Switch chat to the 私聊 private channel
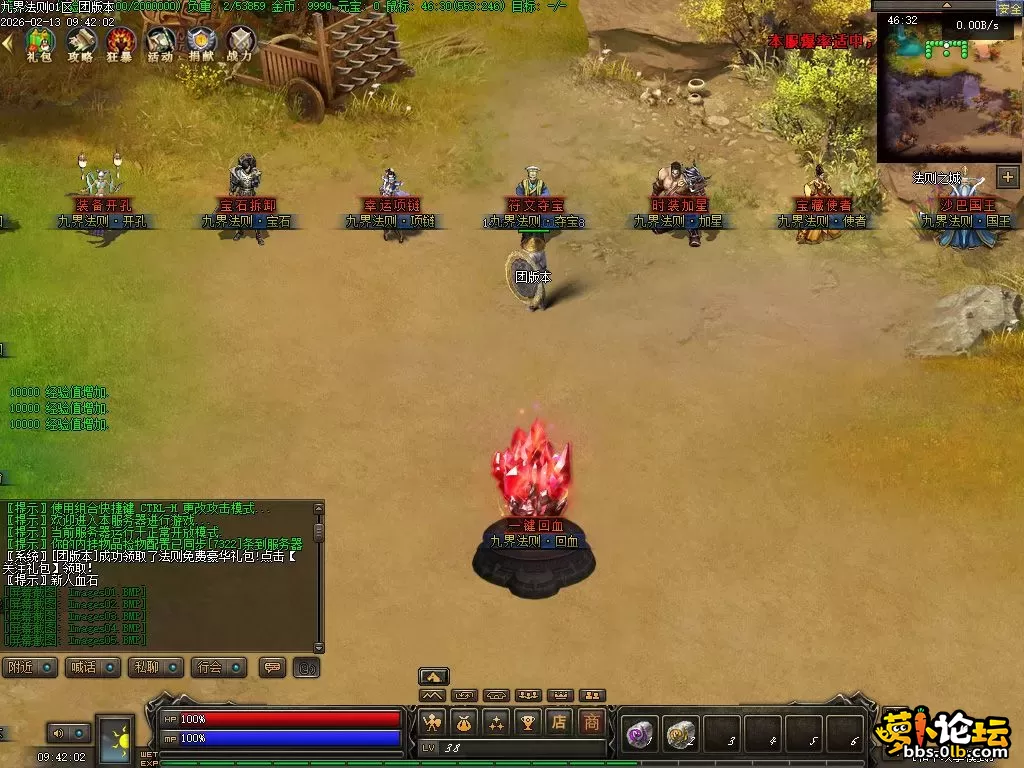The width and height of the screenshot is (1024, 768). tap(155, 667)
